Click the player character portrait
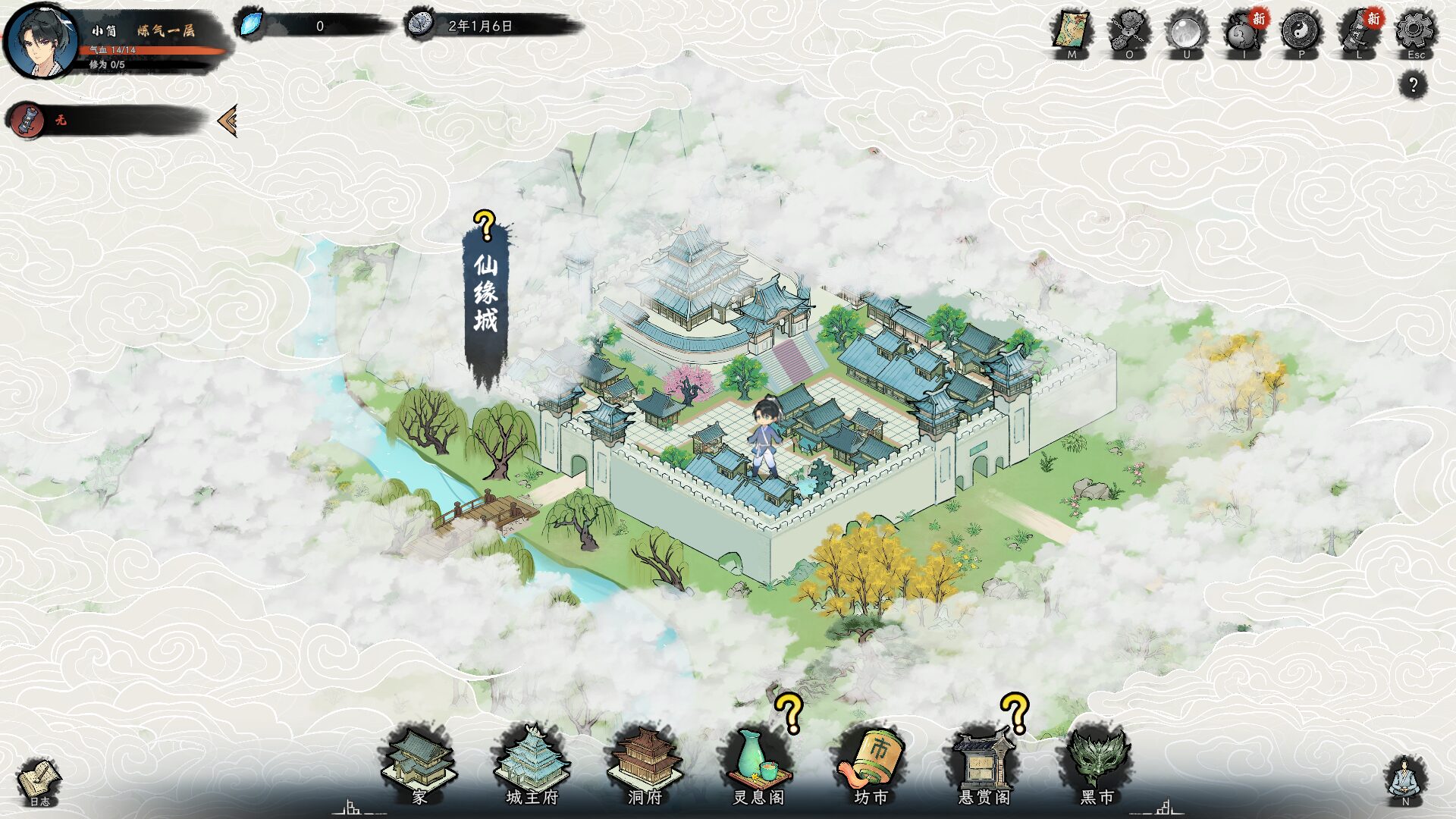This screenshot has width=1456, height=819. coord(41,41)
